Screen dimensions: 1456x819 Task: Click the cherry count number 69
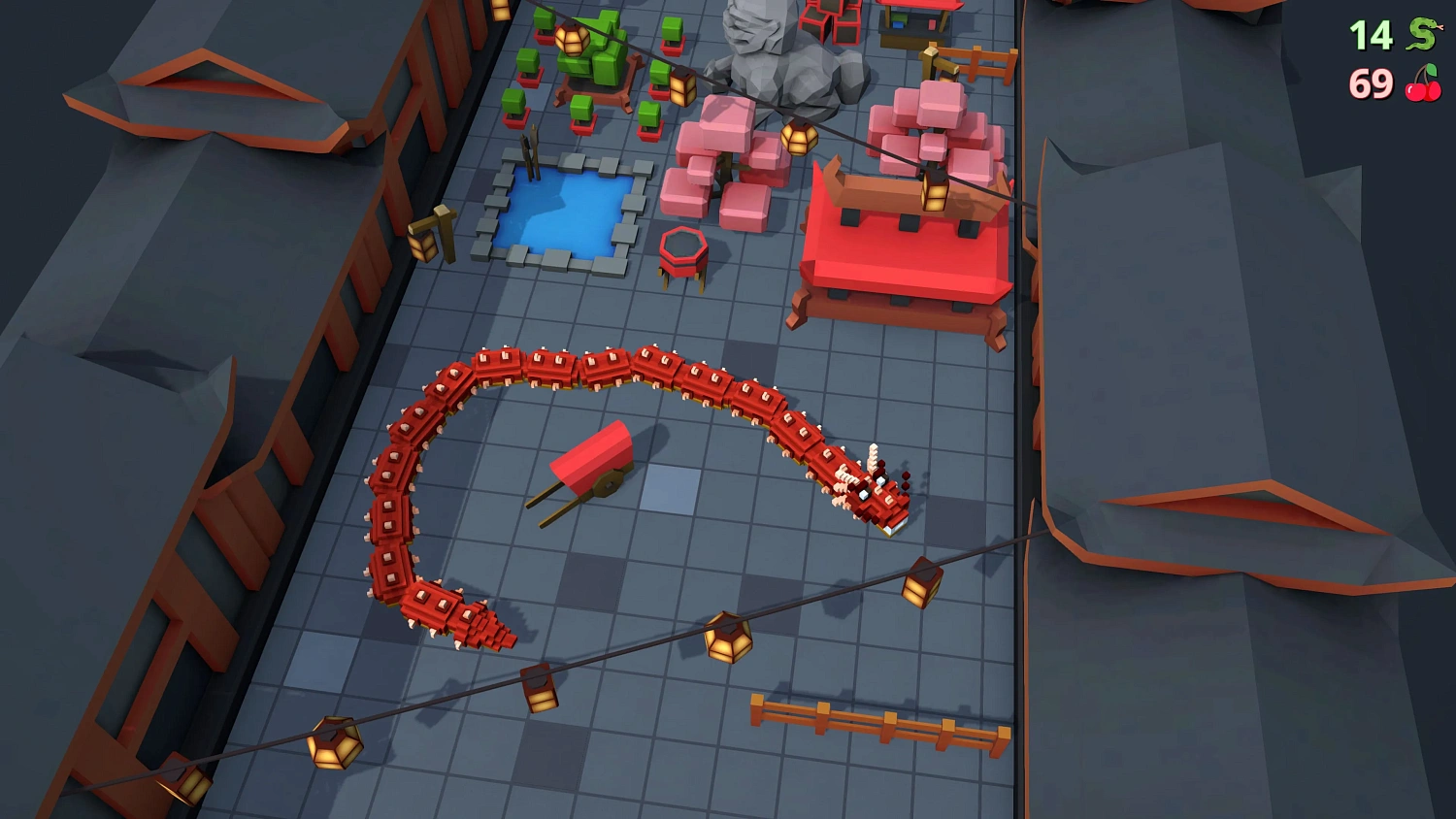pos(1369,85)
